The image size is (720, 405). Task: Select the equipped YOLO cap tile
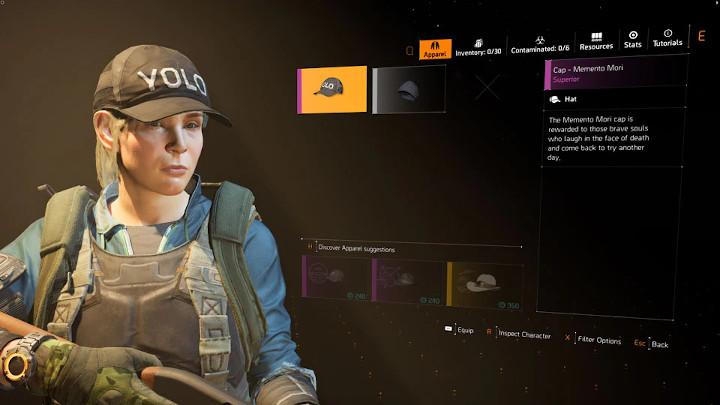(x=332, y=89)
